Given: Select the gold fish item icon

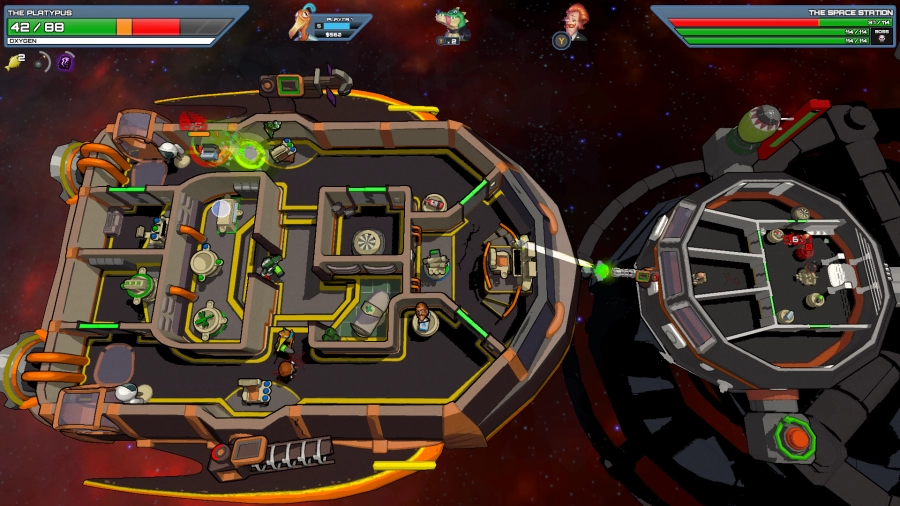Looking at the screenshot, I should (14, 63).
